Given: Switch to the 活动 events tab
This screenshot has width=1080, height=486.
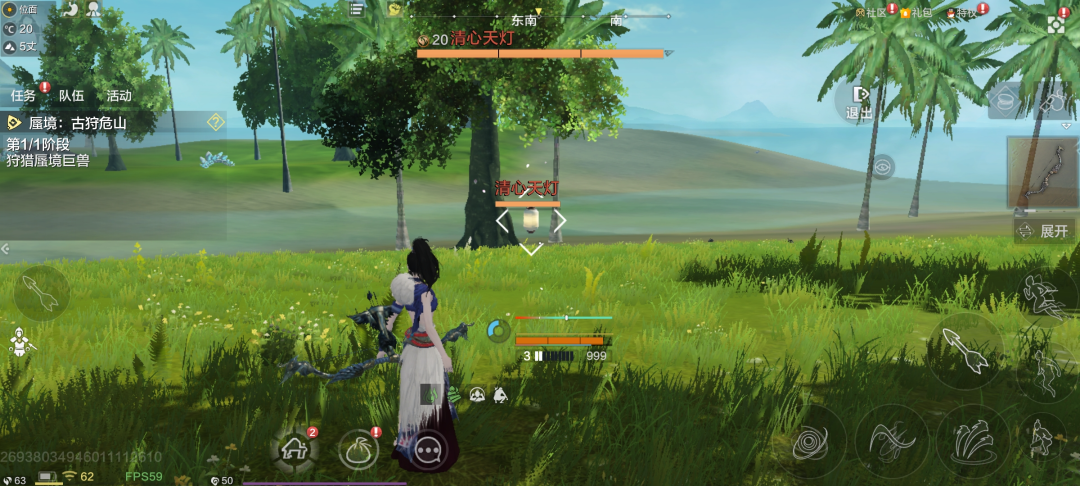Looking at the screenshot, I should 119,95.
